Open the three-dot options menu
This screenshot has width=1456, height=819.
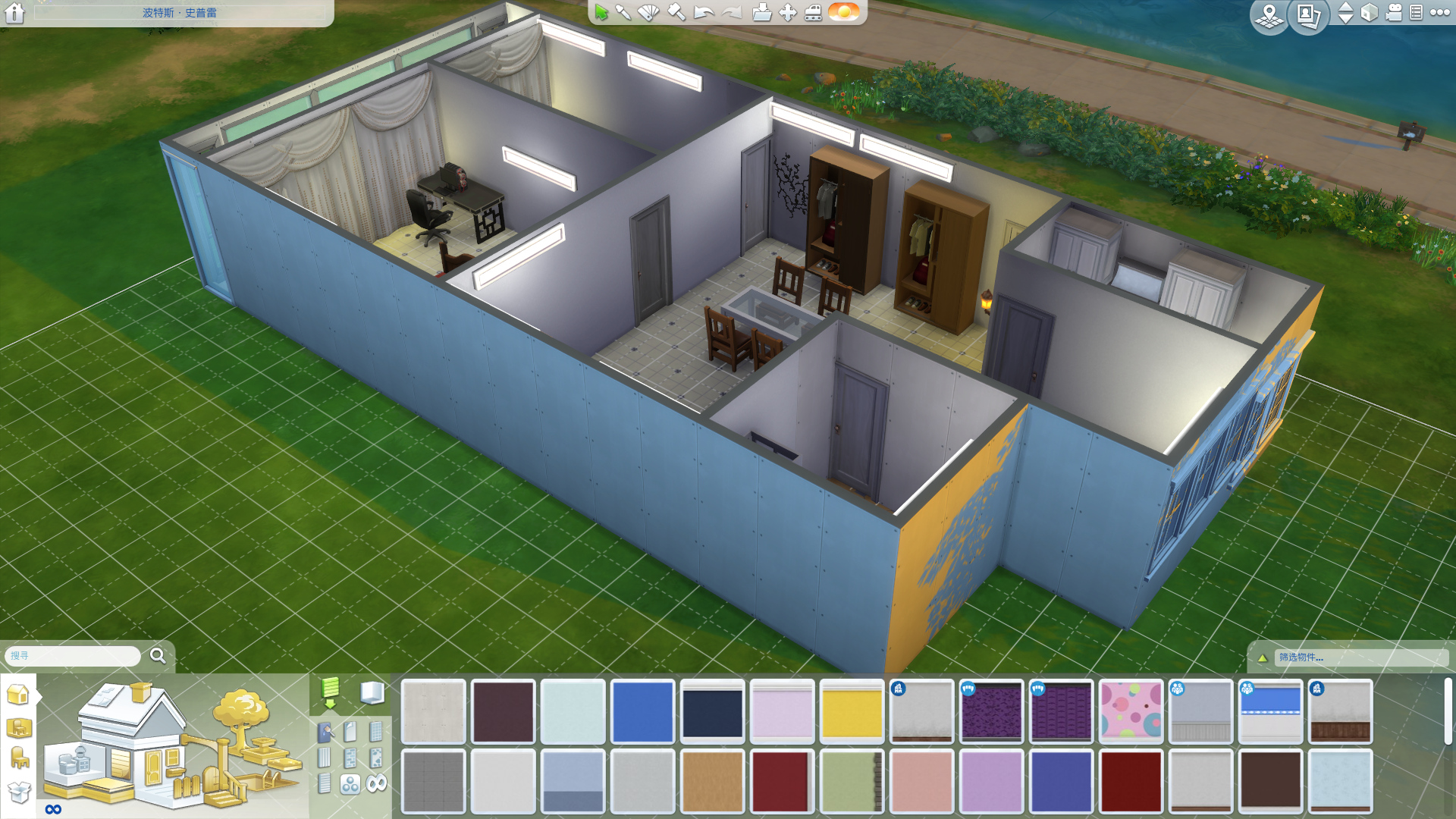coord(1439,13)
